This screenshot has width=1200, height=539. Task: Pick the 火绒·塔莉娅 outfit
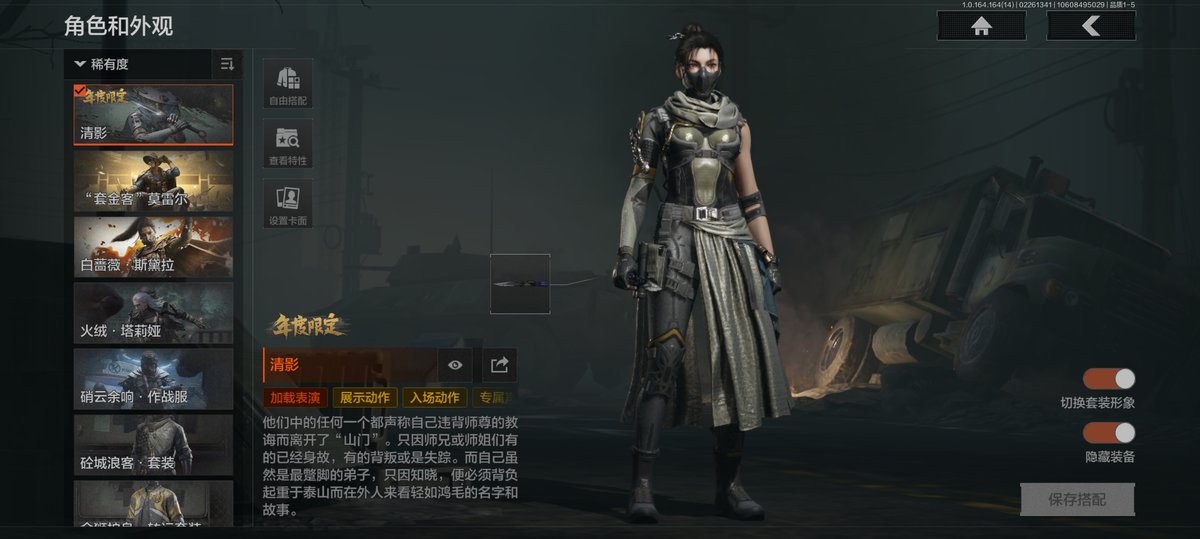coord(153,312)
